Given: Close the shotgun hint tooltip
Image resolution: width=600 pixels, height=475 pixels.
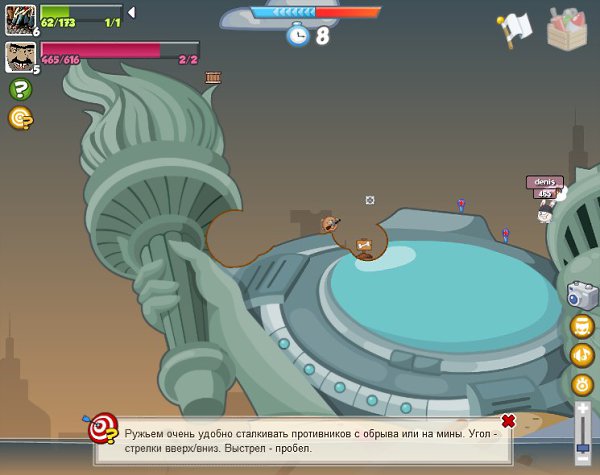Looking at the screenshot, I should click(508, 421).
